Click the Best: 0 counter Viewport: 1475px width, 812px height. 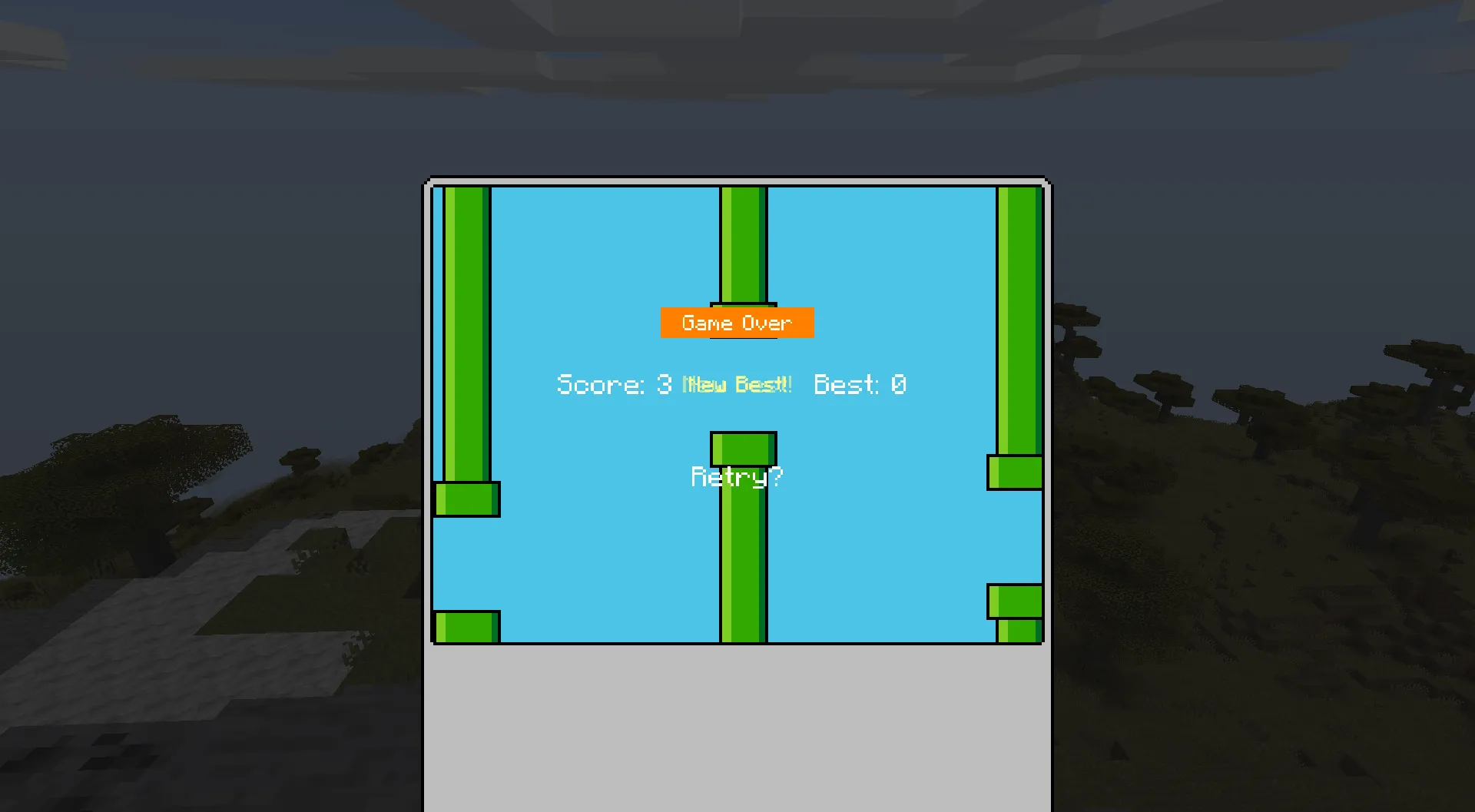click(x=859, y=384)
